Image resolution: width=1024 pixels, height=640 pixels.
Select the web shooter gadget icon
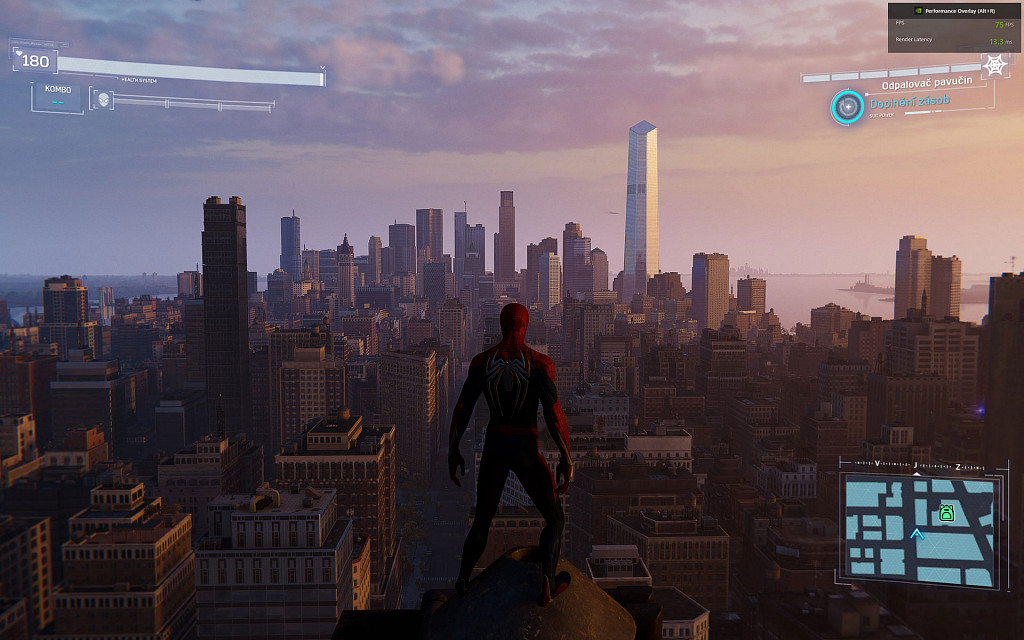pos(994,65)
